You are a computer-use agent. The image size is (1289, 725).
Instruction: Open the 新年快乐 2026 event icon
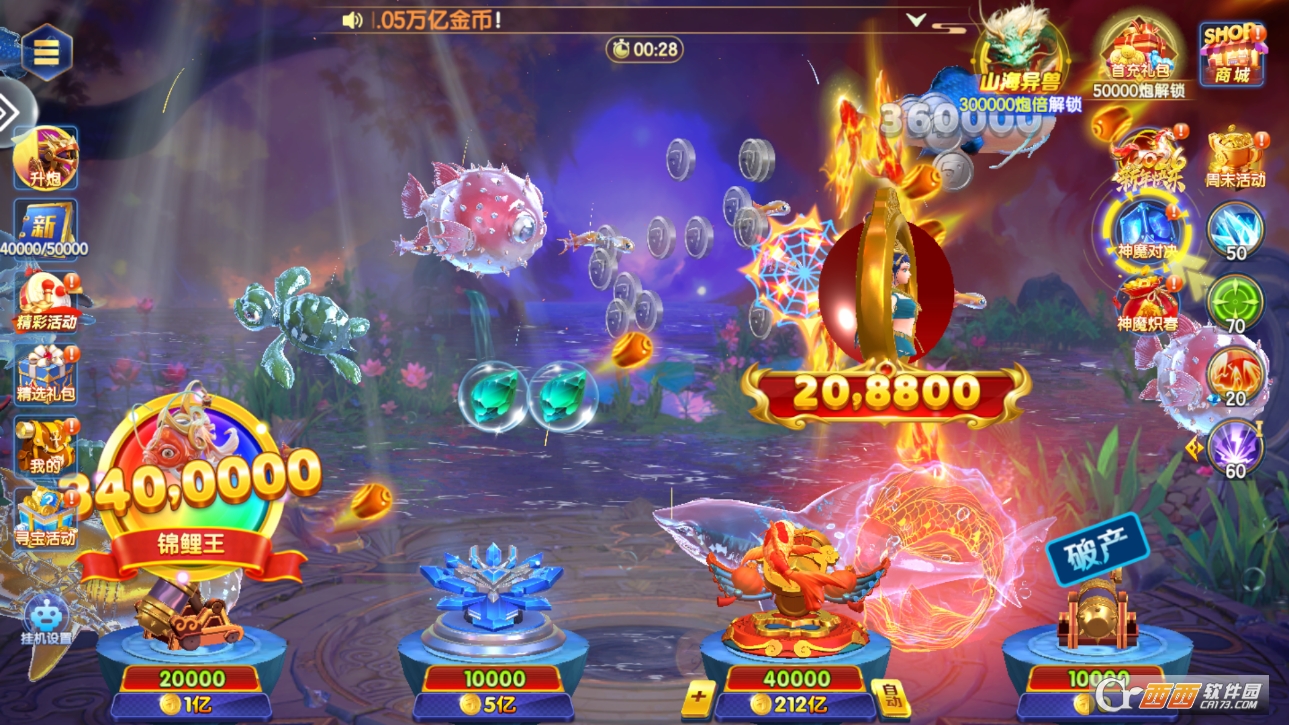coord(1148,160)
